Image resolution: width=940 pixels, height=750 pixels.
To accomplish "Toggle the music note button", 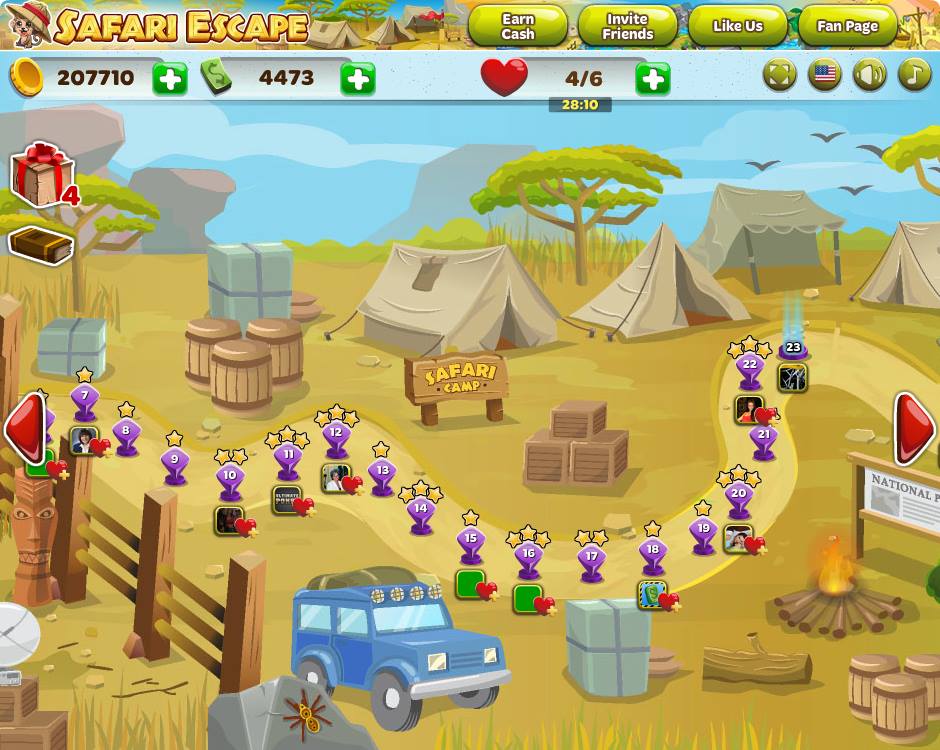I will [914, 75].
